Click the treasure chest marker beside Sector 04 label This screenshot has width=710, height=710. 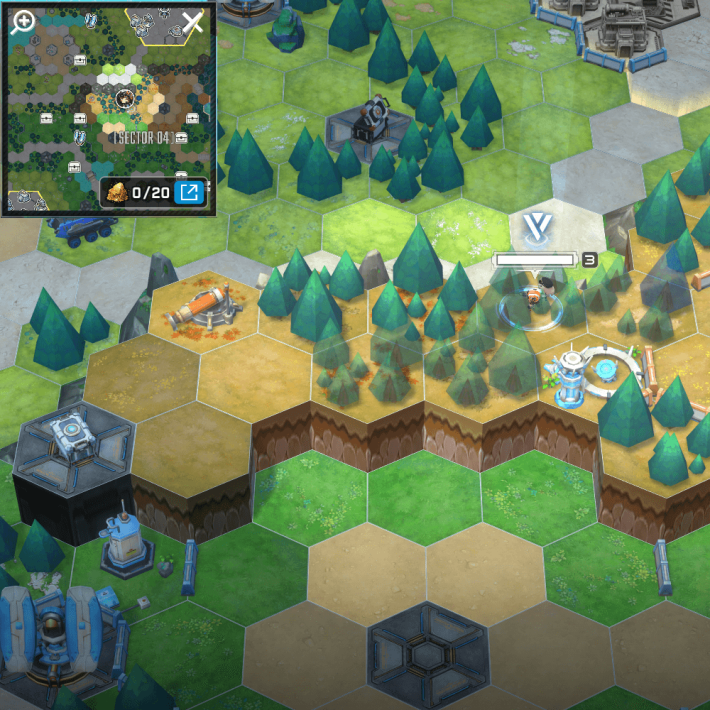[181, 137]
